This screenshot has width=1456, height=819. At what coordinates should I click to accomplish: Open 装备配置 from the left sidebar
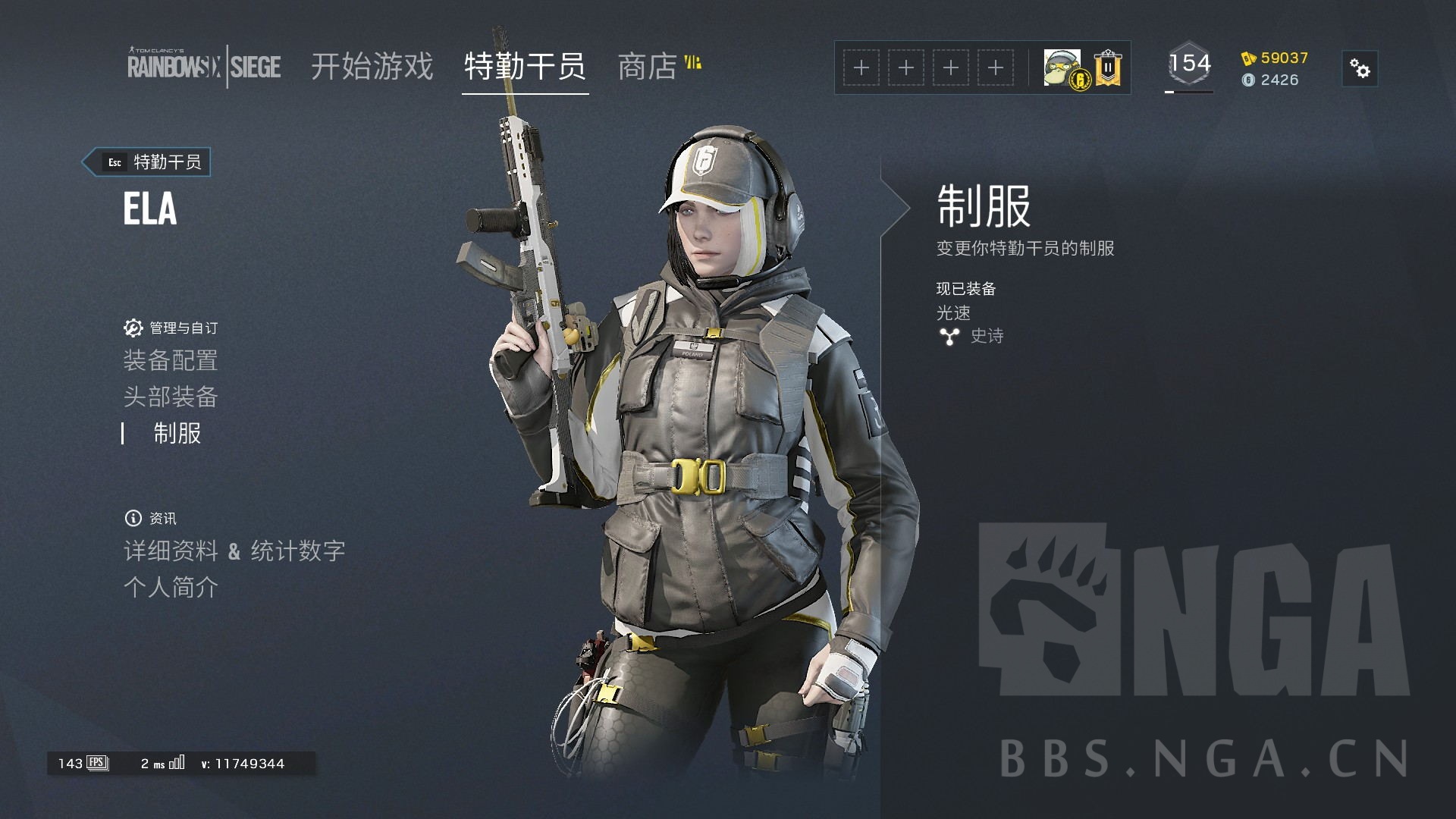(x=172, y=360)
